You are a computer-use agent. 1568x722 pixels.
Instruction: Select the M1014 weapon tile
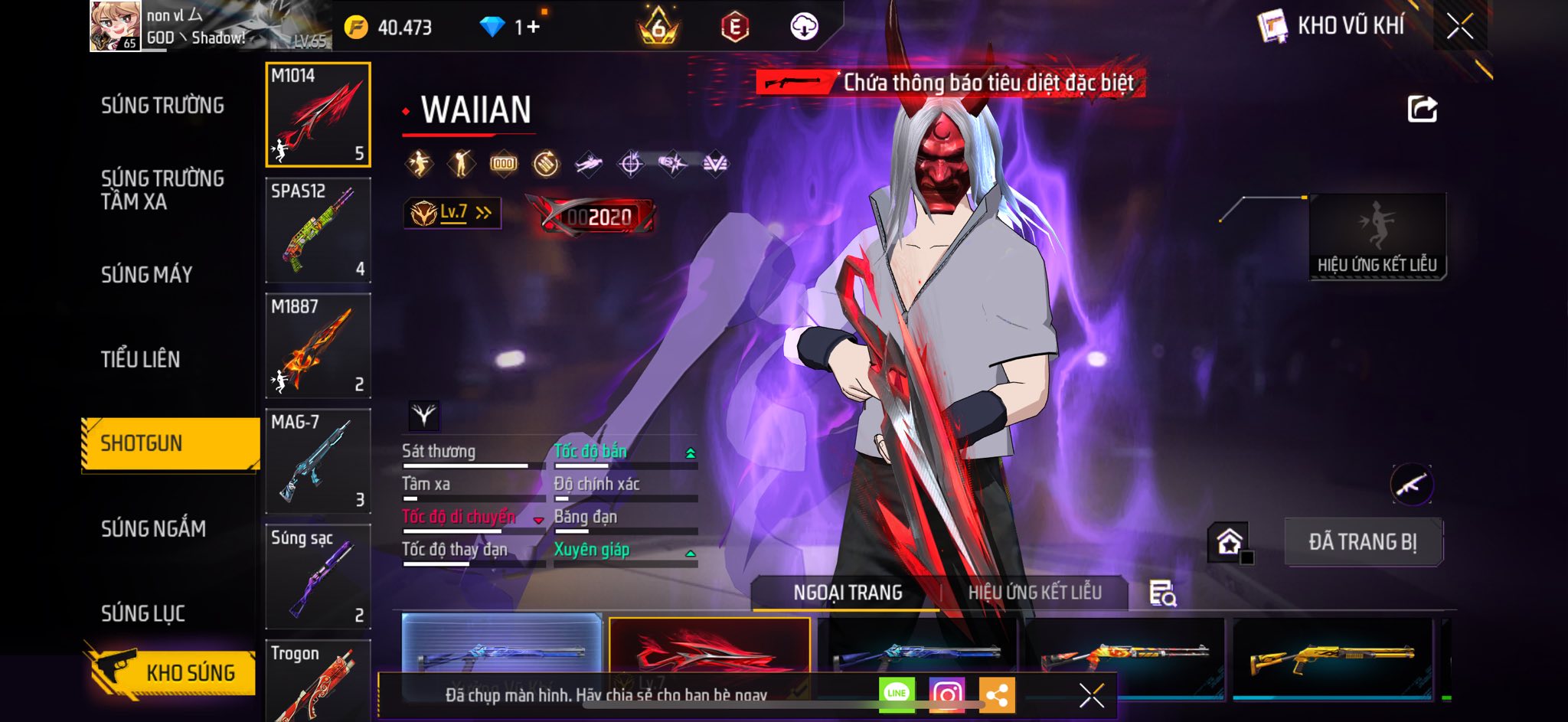coord(318,115)
